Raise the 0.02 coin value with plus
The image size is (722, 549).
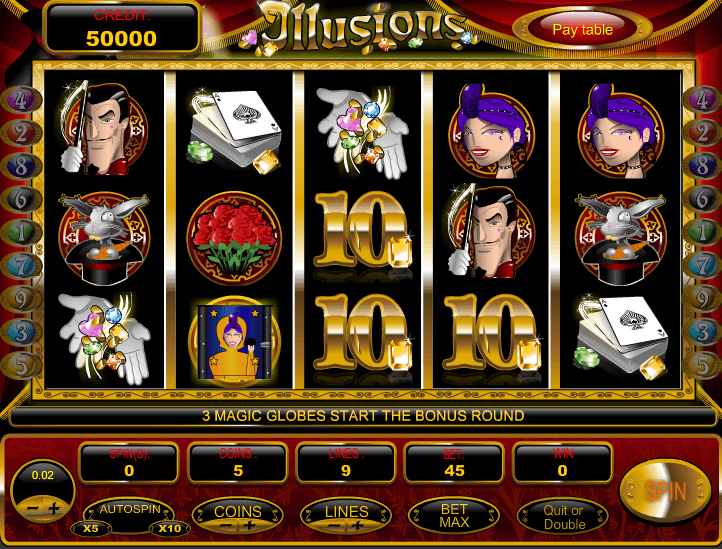coord(54,509)
